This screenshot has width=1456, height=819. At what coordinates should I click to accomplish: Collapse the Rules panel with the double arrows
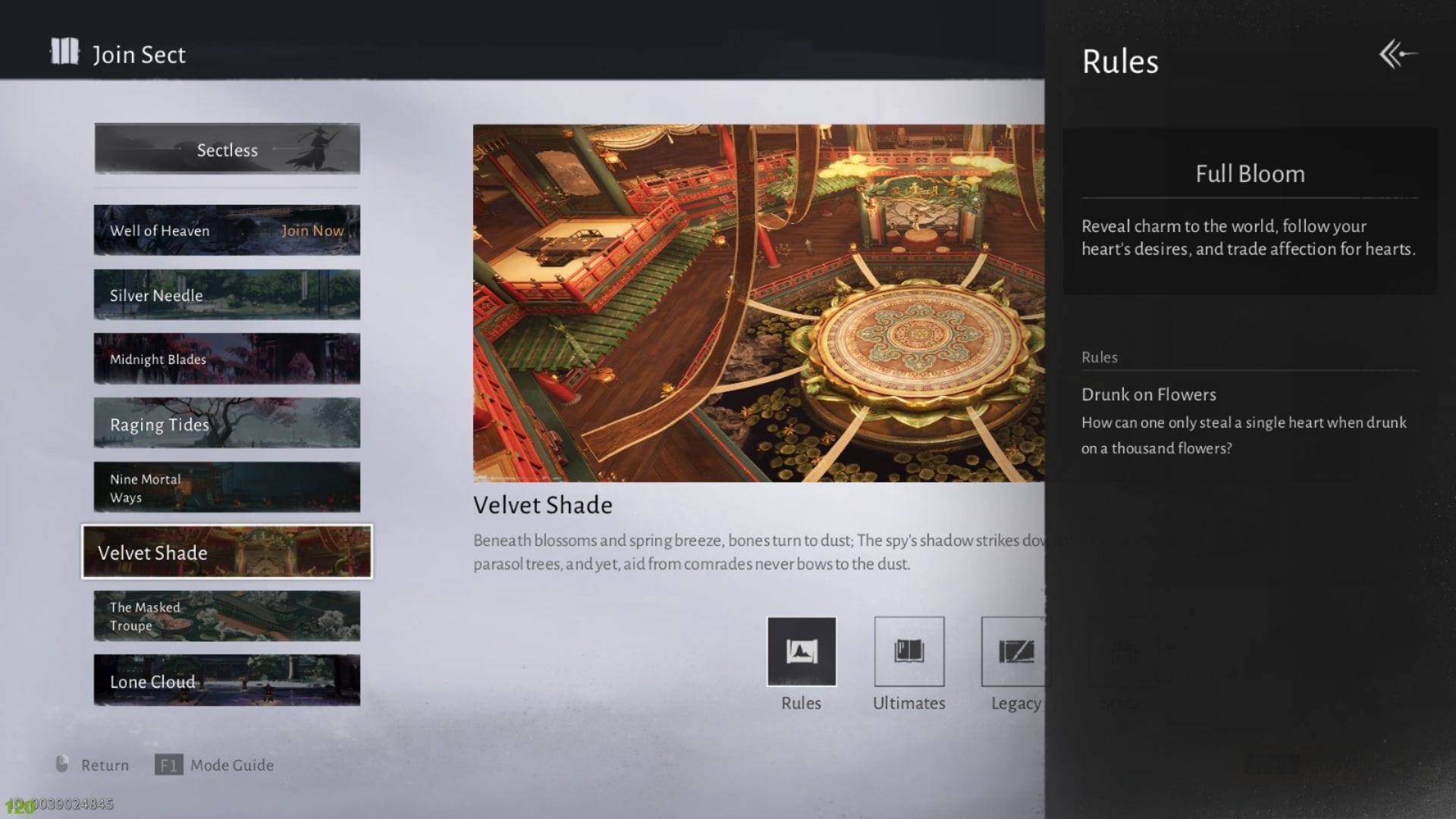(1399, 54)
